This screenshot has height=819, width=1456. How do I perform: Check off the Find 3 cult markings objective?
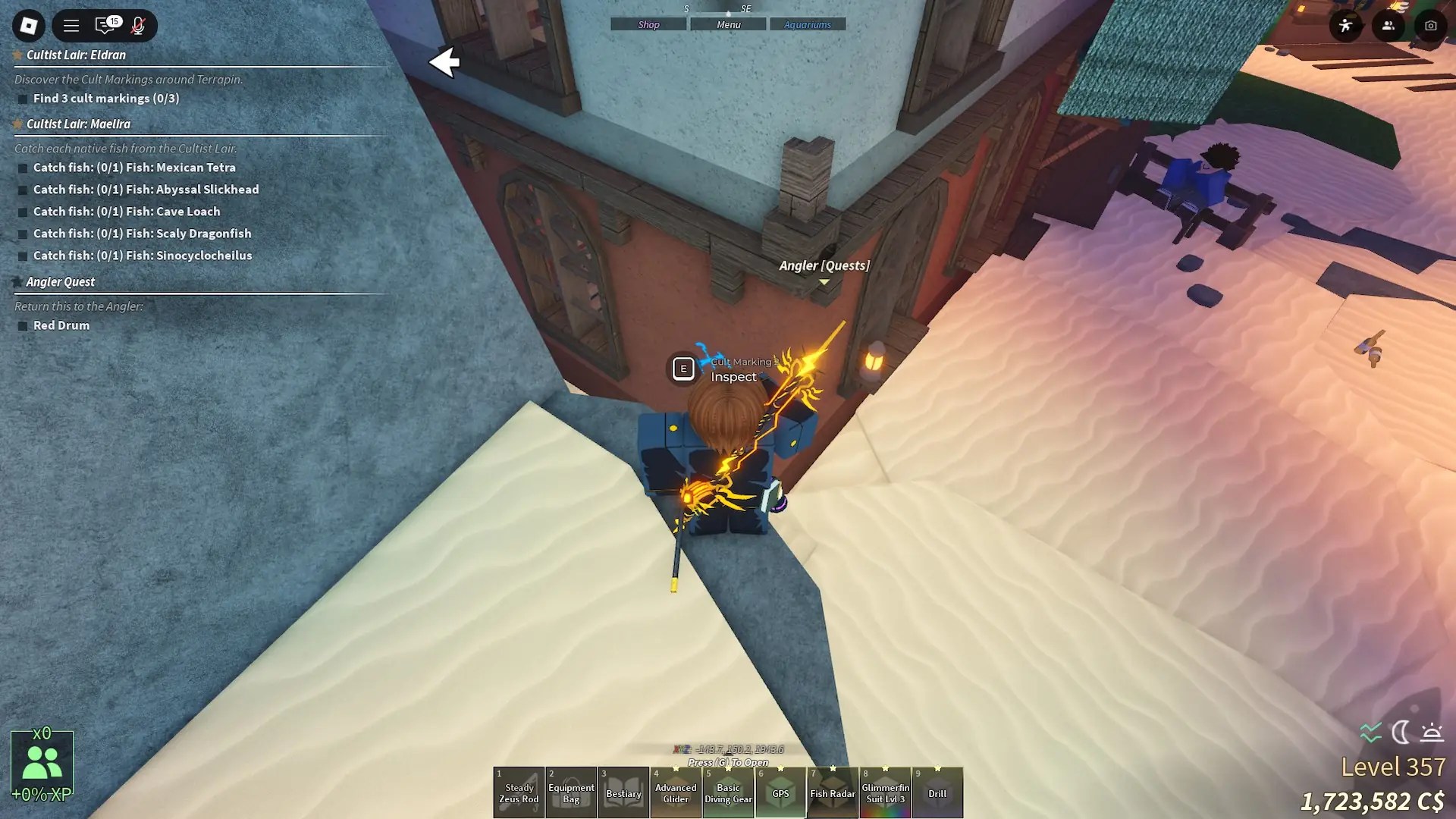pyautogui.click(x=22, y=99)
